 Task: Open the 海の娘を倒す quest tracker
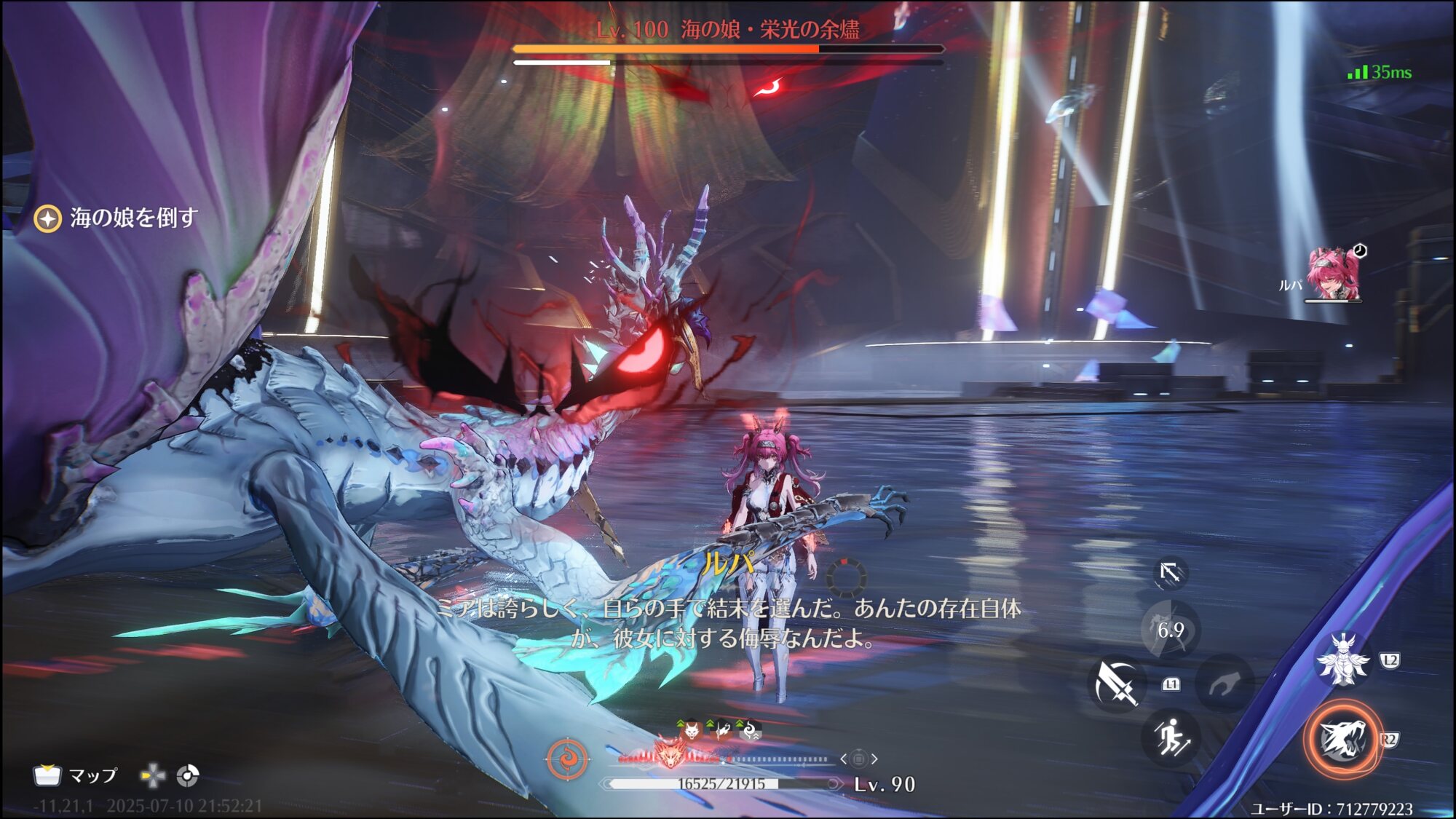pos(116,218)
